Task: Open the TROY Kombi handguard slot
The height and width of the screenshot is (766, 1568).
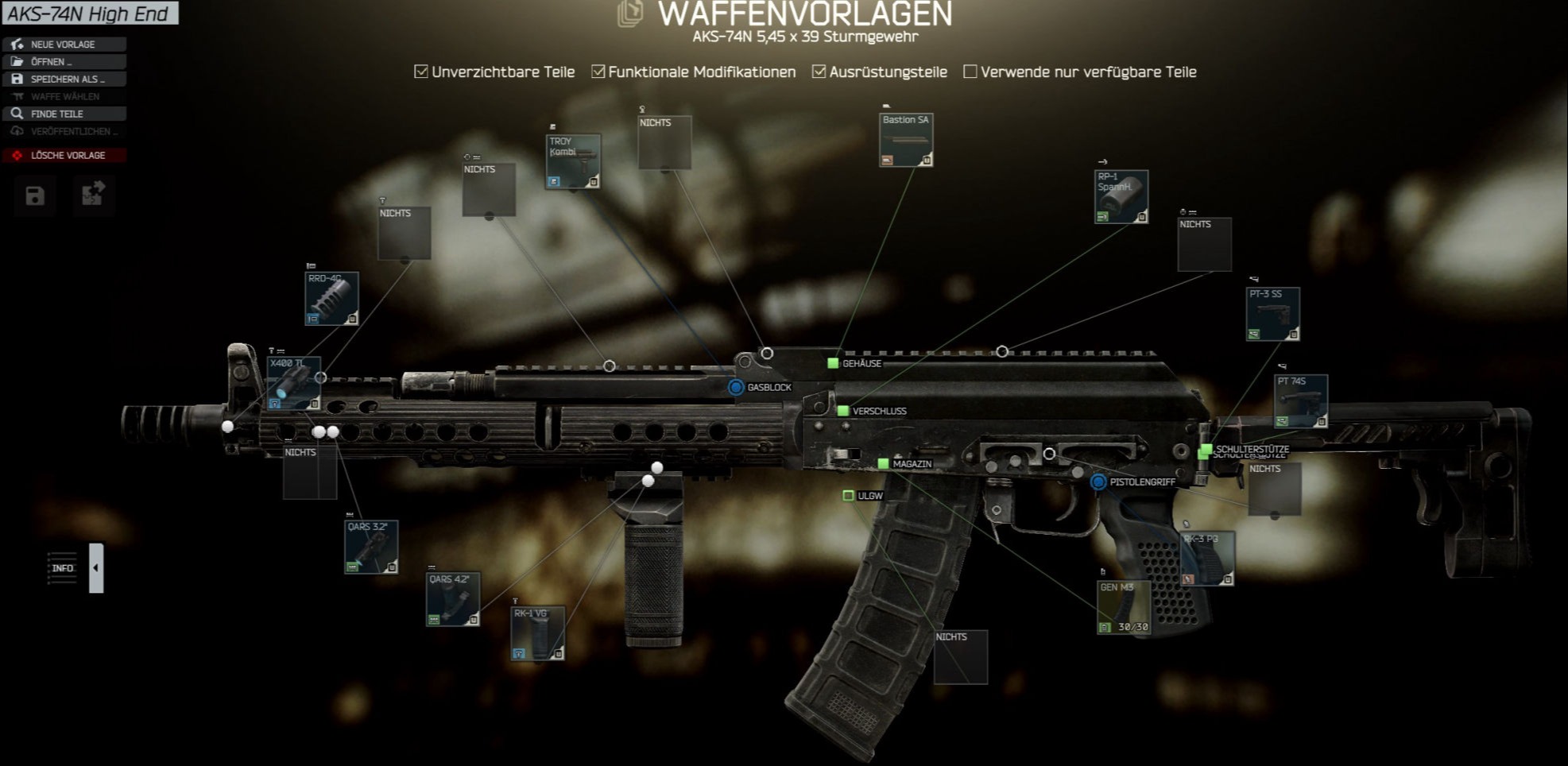Action: tap(573, 161)
